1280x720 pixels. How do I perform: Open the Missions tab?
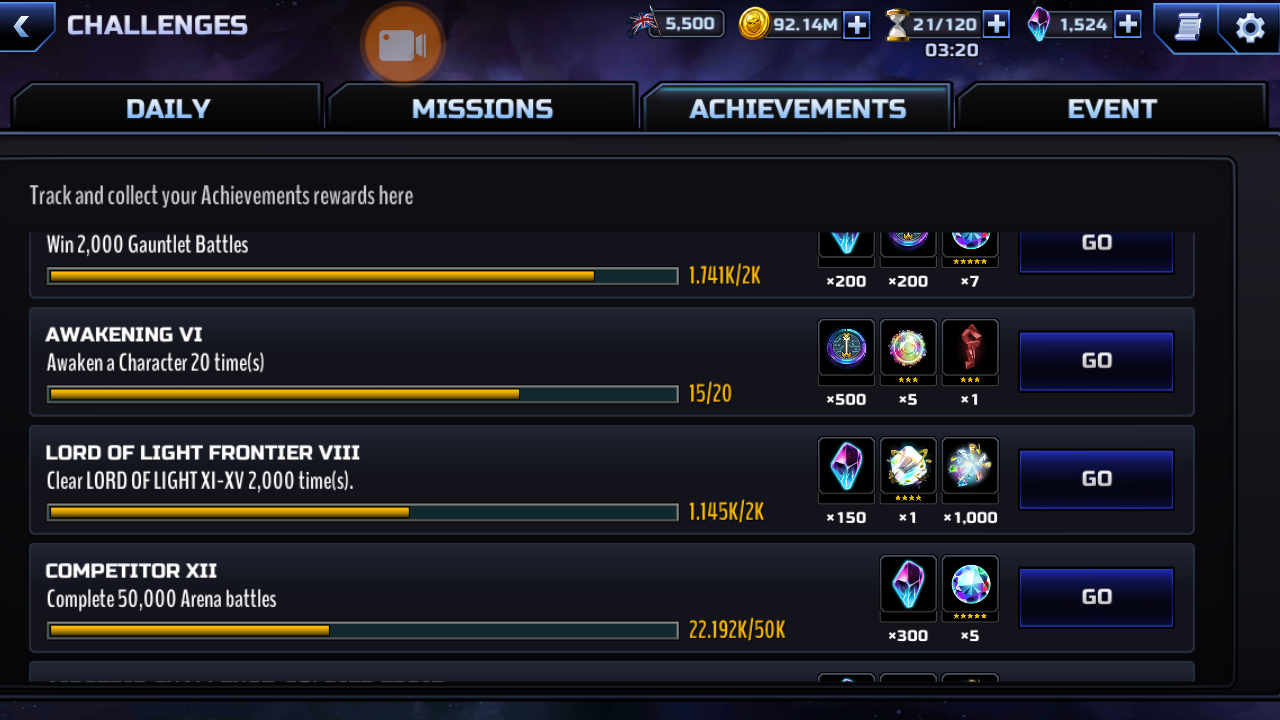[x=482, y=108]
